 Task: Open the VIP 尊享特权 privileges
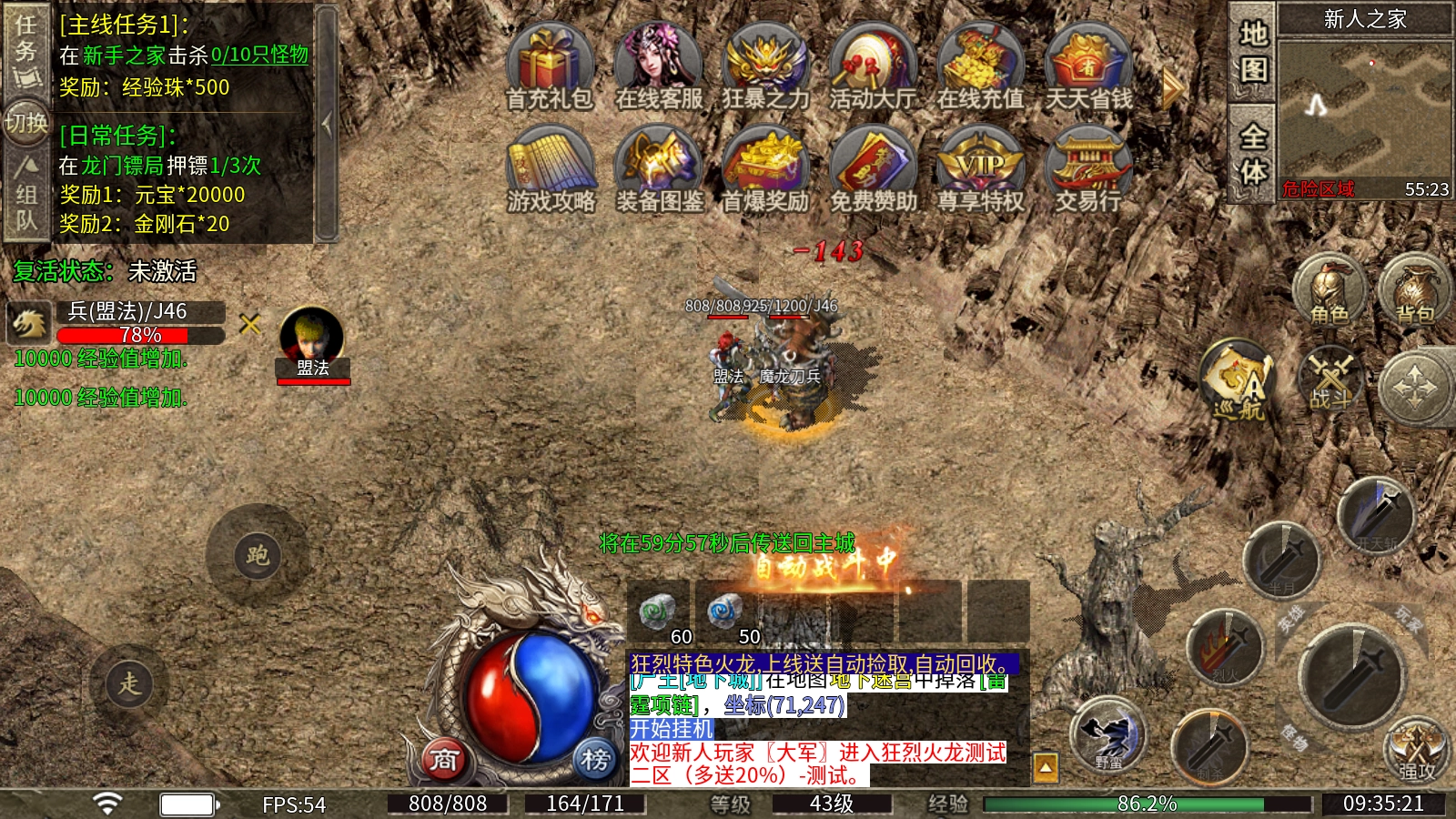click(981, 171)
